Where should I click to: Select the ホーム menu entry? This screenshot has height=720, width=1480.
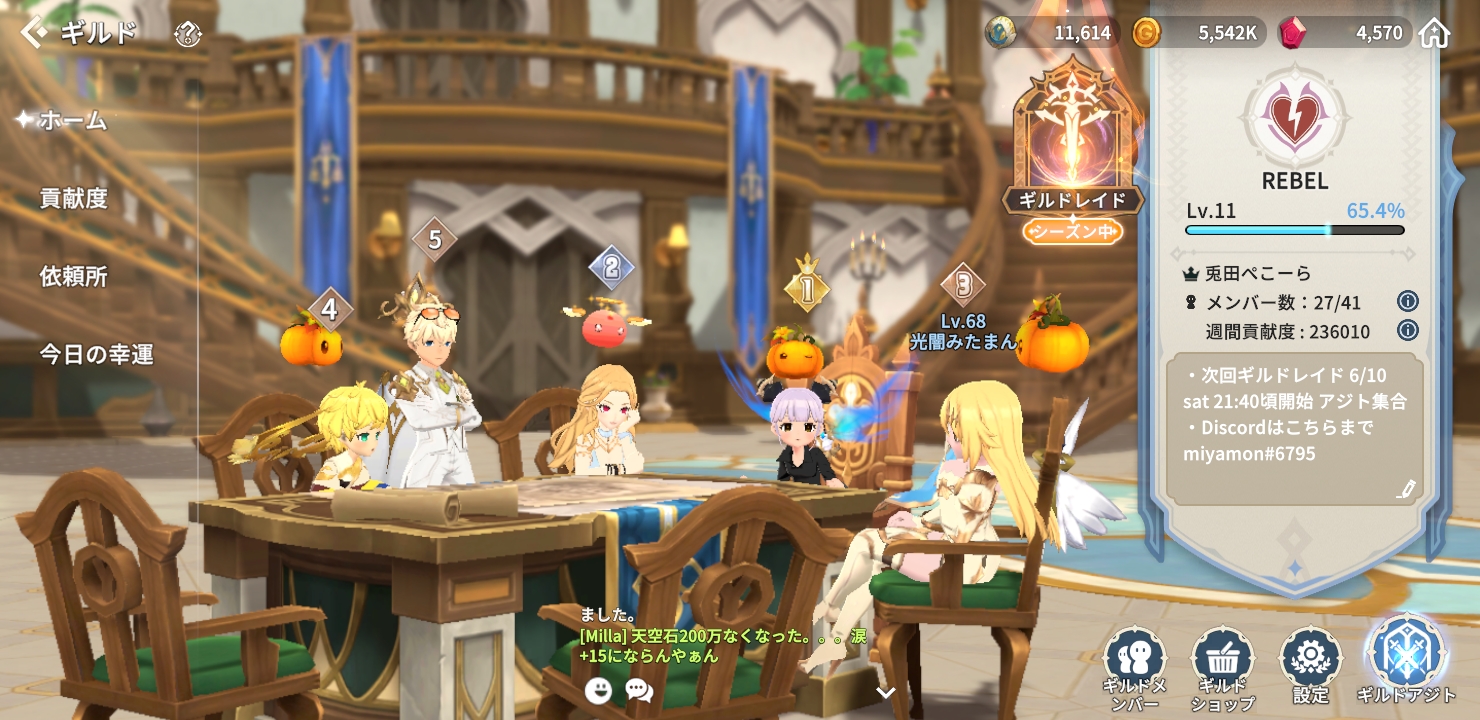click(72, 120)
